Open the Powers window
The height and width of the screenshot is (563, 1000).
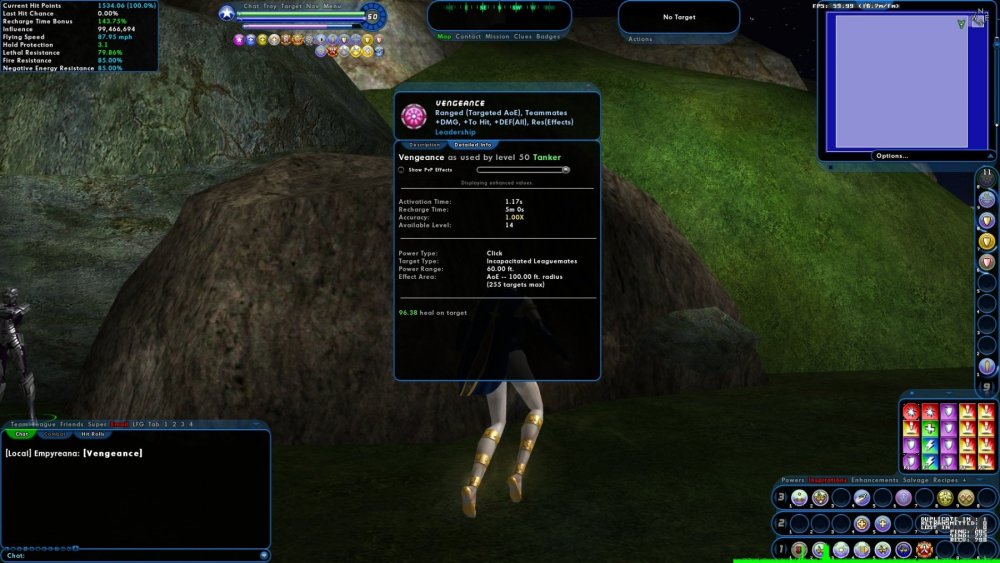click(793, 480)
